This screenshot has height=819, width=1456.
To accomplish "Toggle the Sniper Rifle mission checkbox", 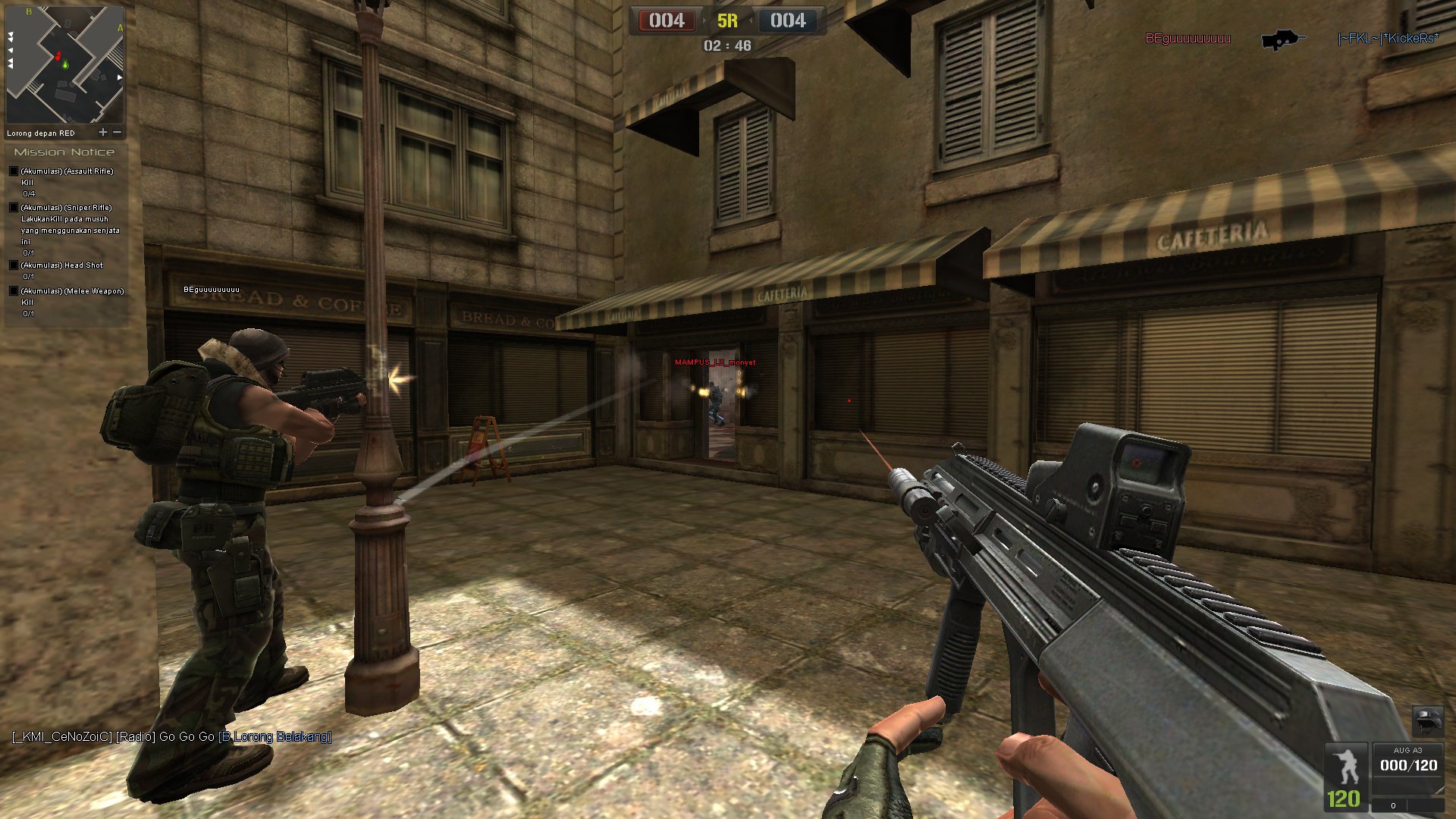I will pyautogui.click(x=14, y=207).
